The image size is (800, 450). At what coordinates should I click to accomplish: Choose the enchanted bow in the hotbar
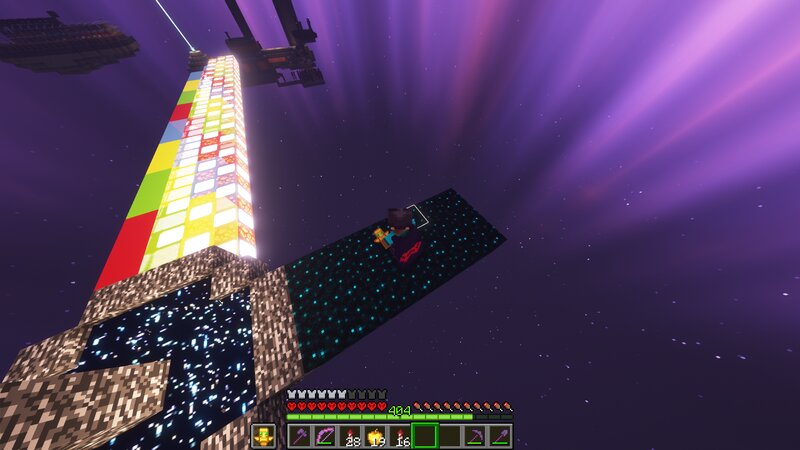[x=324, y=436]
